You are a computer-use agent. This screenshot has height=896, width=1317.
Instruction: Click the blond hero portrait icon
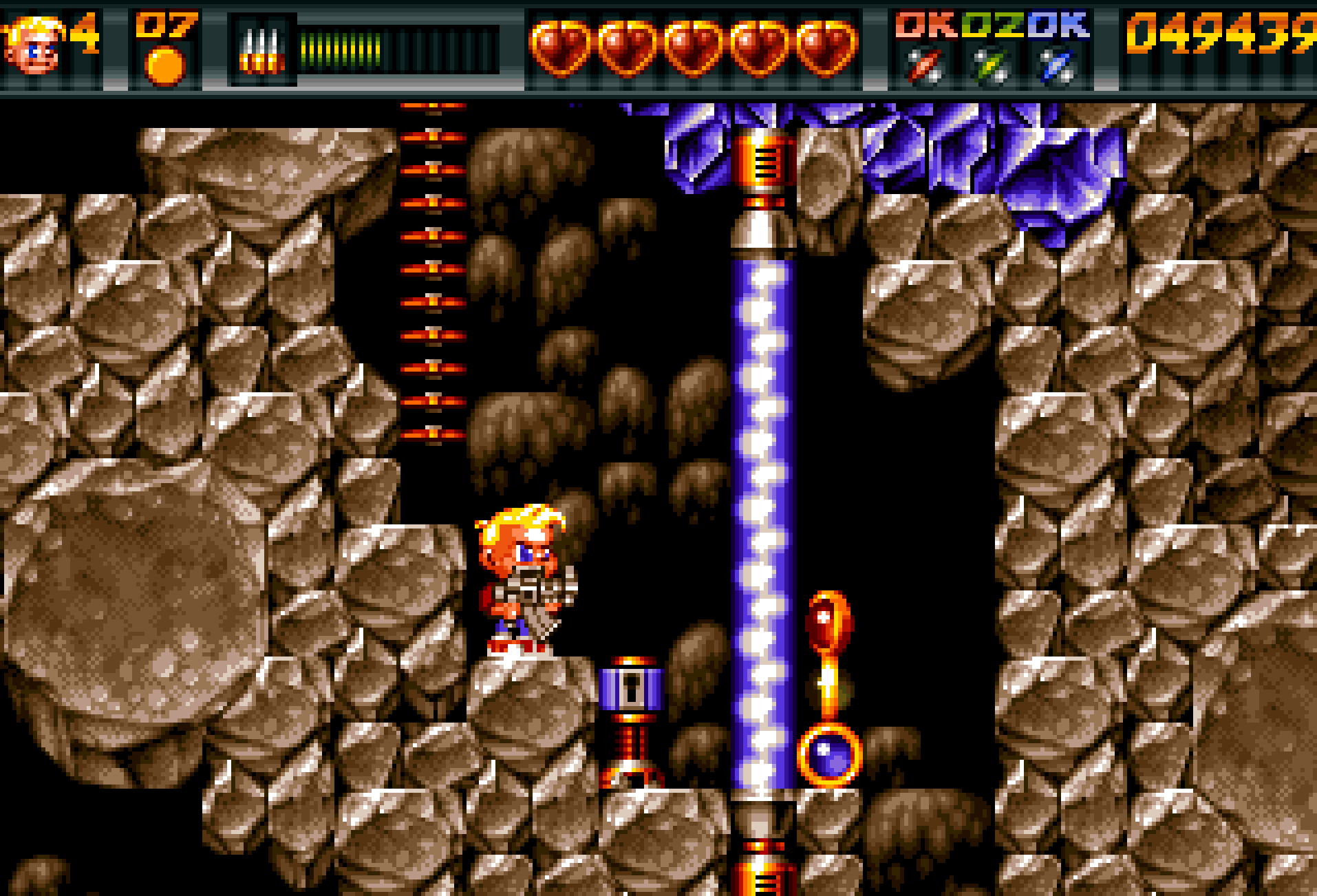click(x=33, y=47)
